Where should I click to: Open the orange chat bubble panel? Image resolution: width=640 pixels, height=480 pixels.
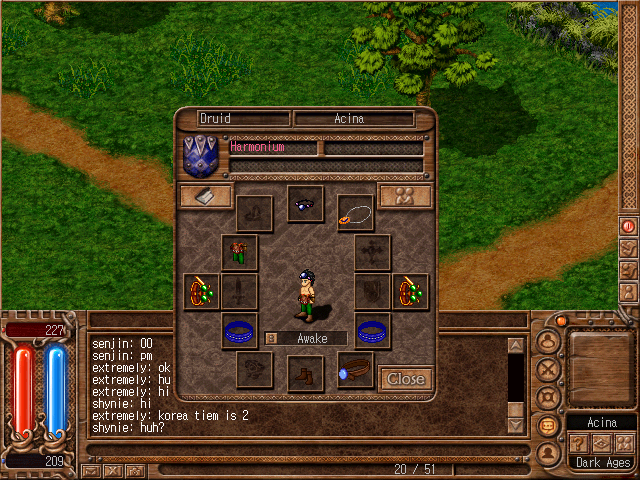(547, 425)
